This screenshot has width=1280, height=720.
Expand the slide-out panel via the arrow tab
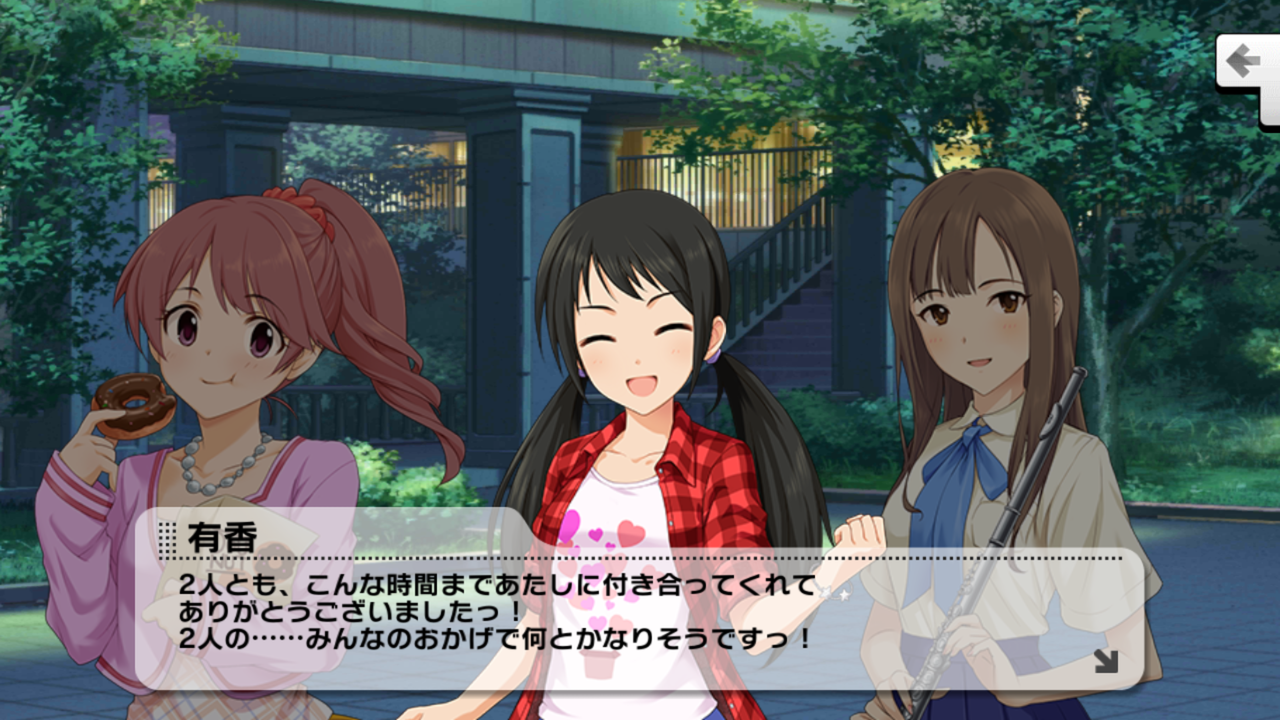(x=1243, y=57)
